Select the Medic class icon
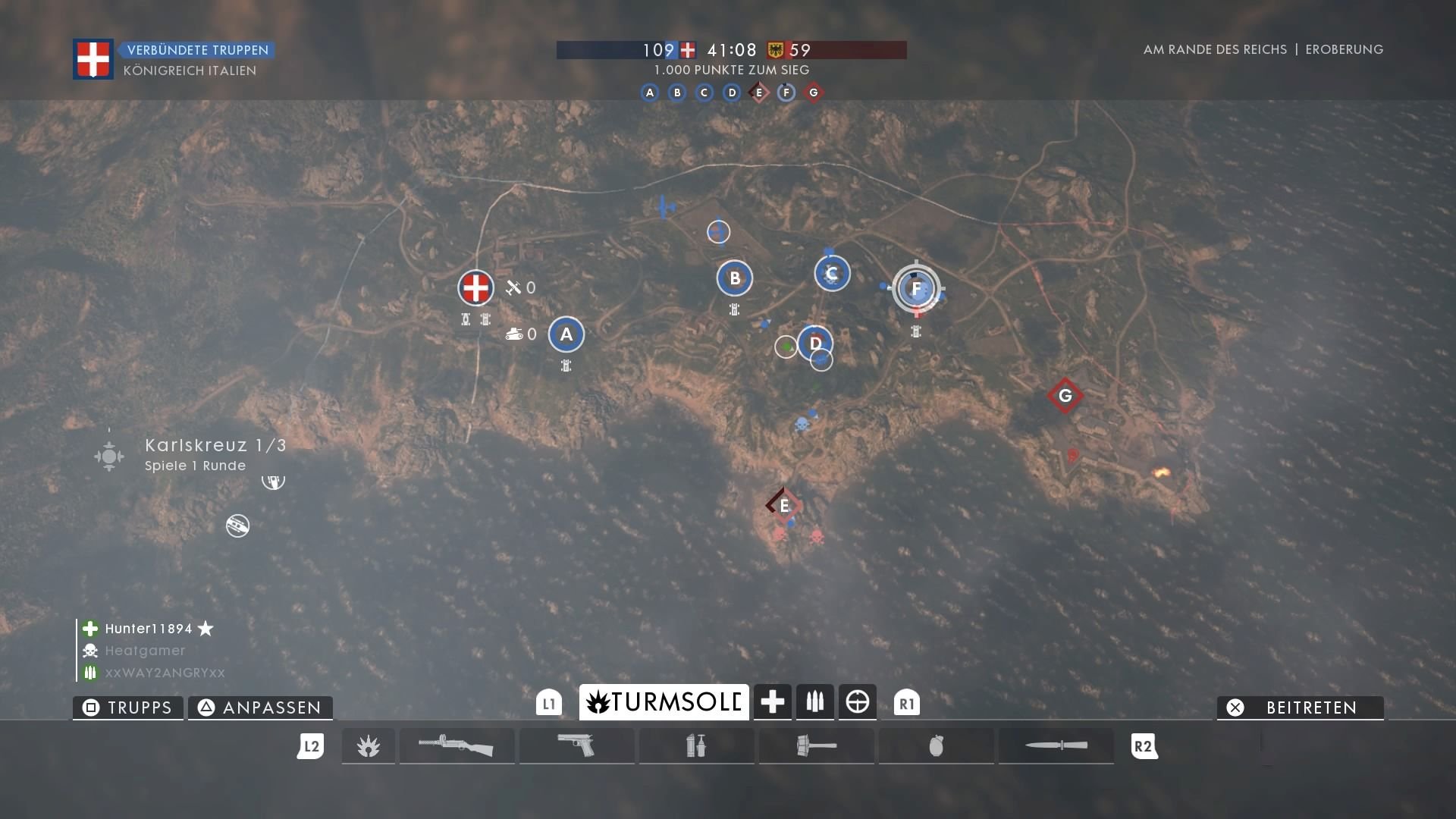Screen dimensions: 1456x819 [x=772, y=702]
